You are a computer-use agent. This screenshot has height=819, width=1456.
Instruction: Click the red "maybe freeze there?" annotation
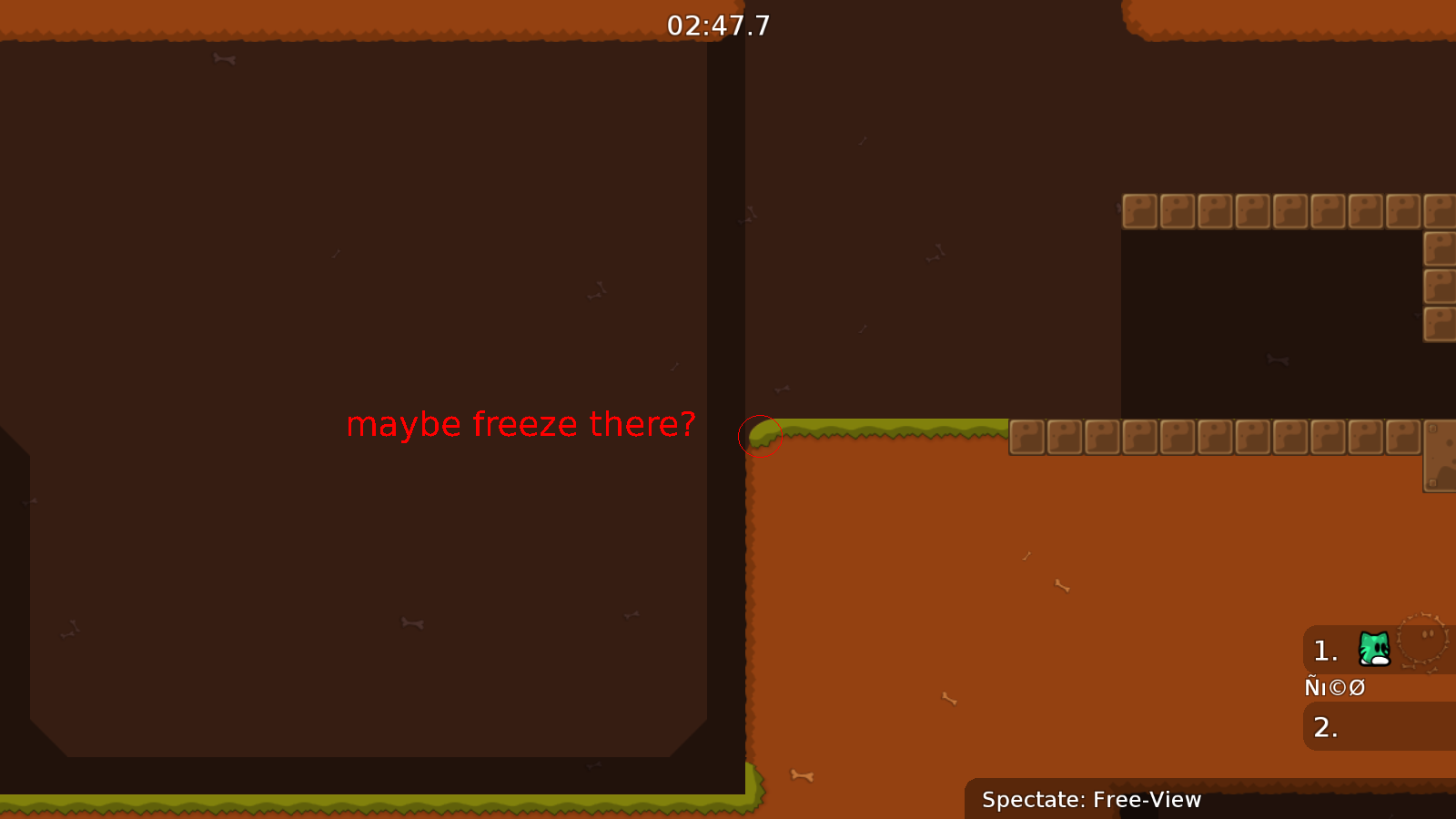521,424
